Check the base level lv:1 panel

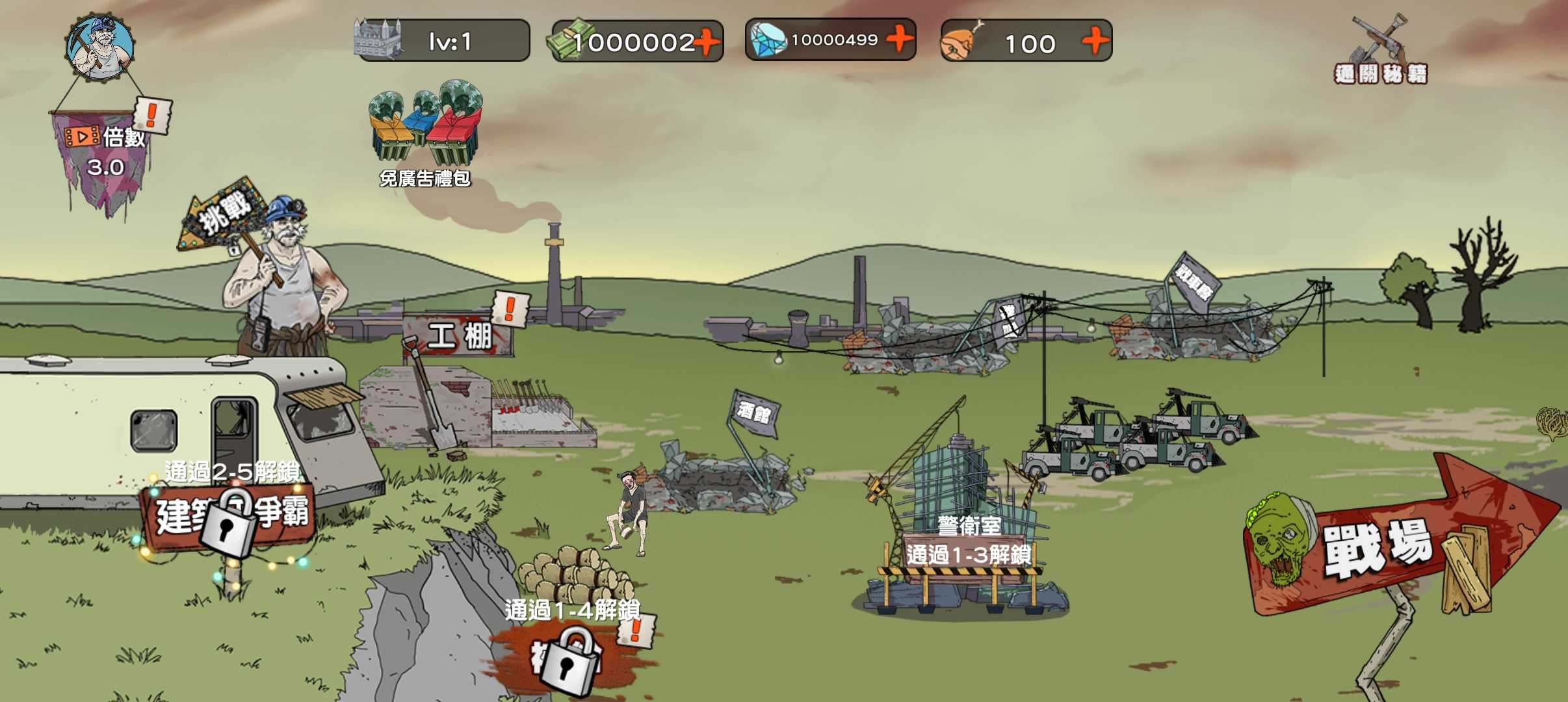pos(443,42)
